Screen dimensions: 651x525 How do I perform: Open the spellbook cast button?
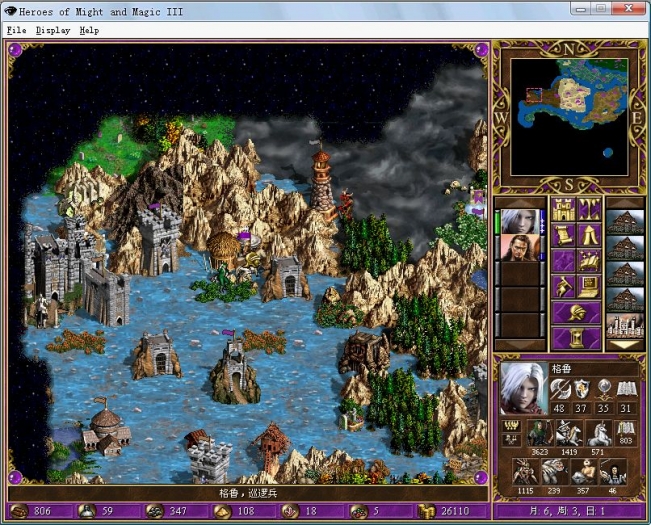589,262
